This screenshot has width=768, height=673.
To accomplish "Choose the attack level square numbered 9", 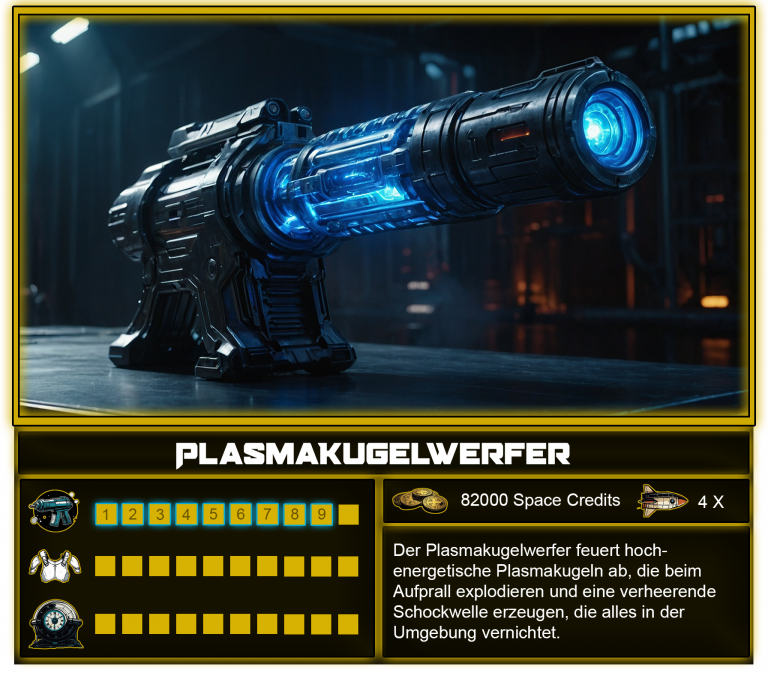I will click(x=321, y=515).
